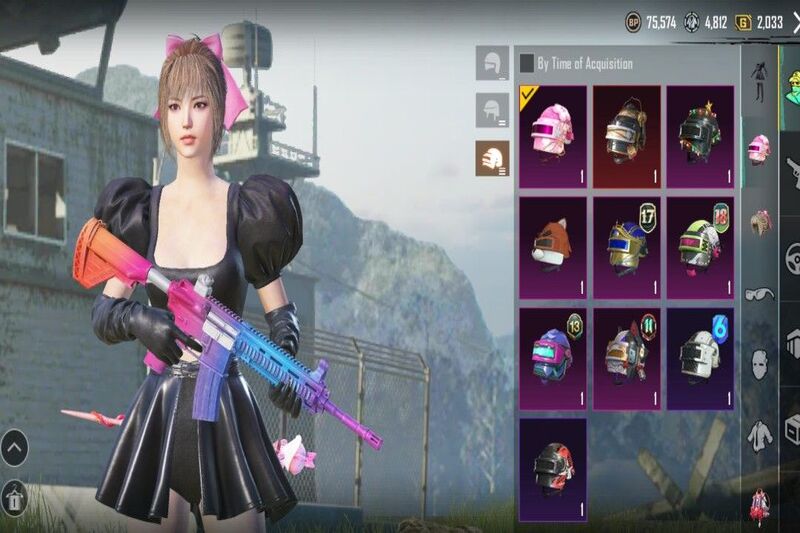This screenshot has height=533, width=800.
Task: Select the equipped pink helmet skin
Action: click(x=553, y=137)
